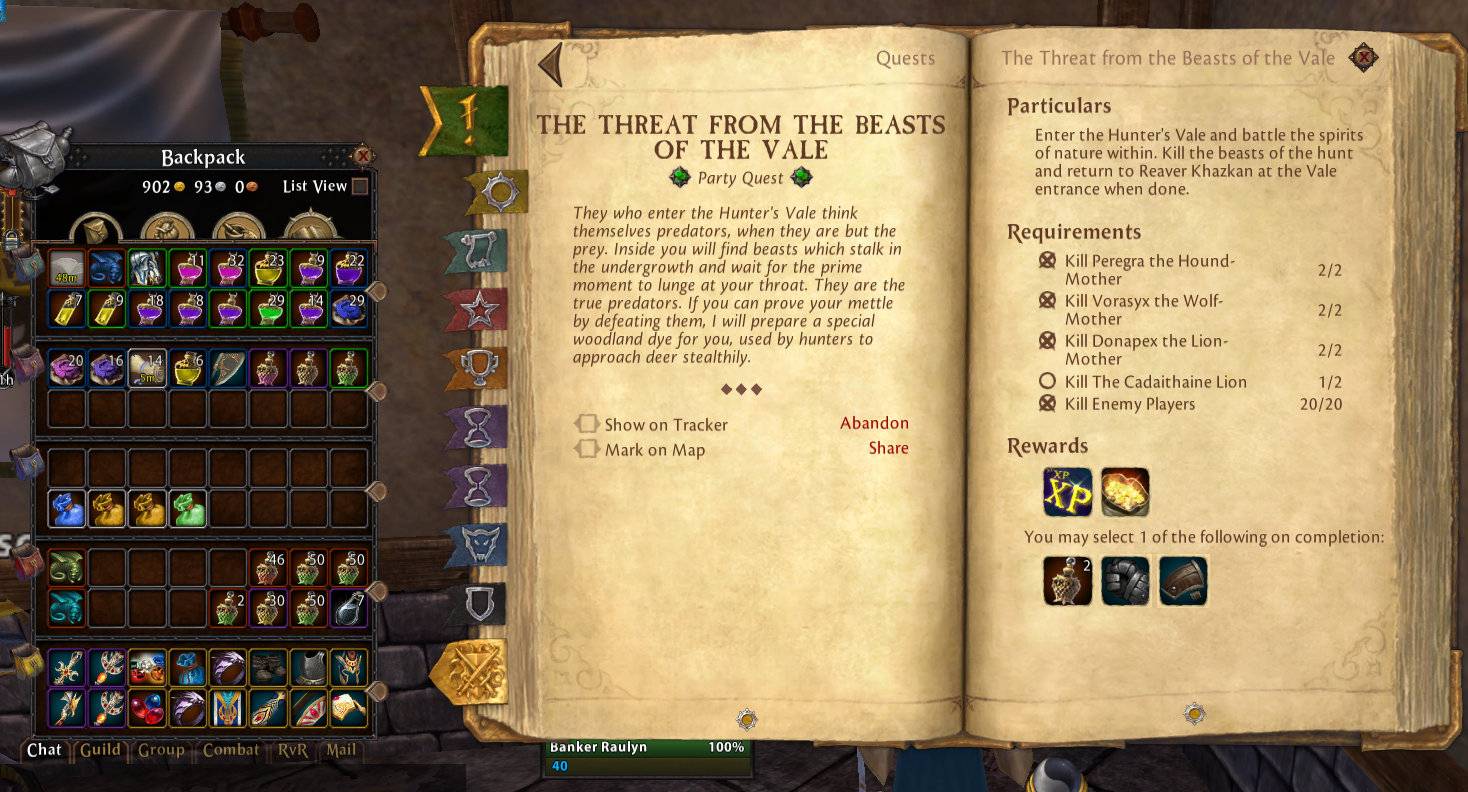Enable Show on Tracker
This screenshot has height=792, width=1468.
coord(586,424)
